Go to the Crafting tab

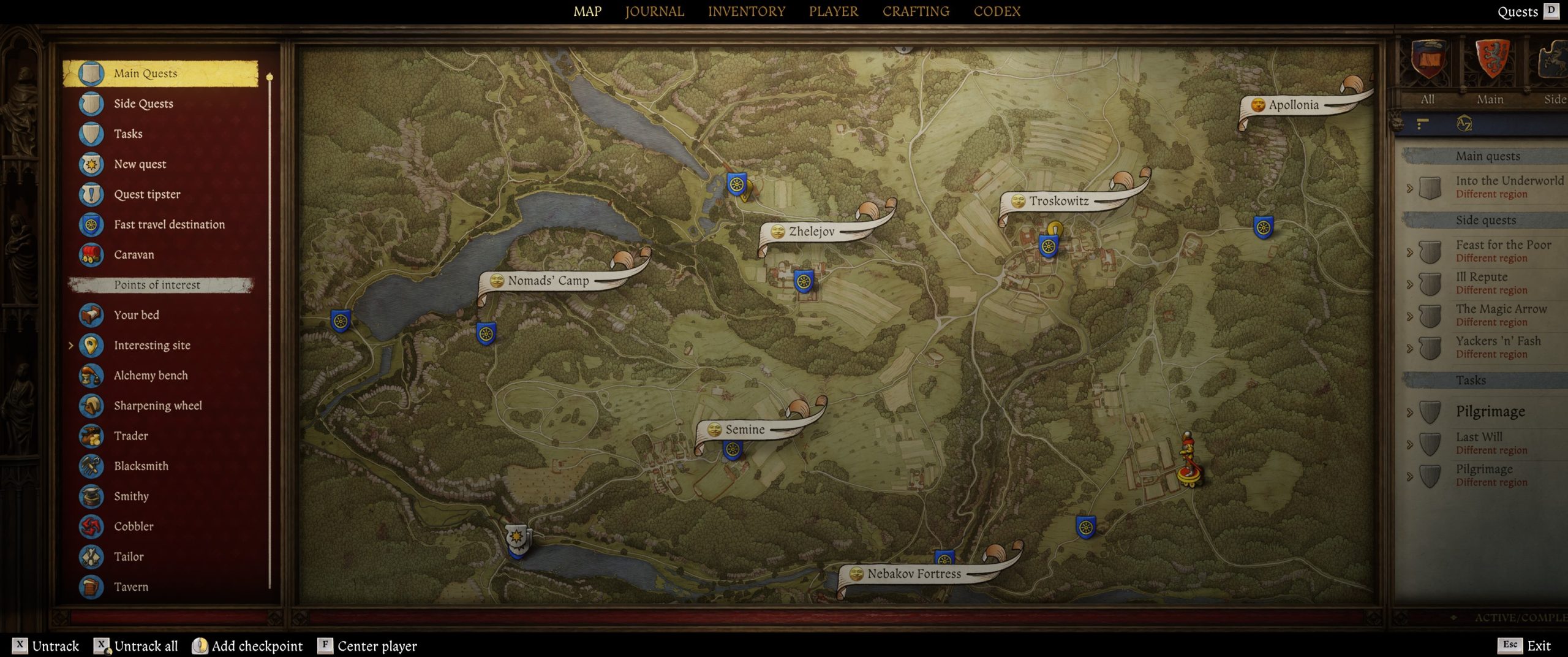pyautogui.click(x=916, y=12)
